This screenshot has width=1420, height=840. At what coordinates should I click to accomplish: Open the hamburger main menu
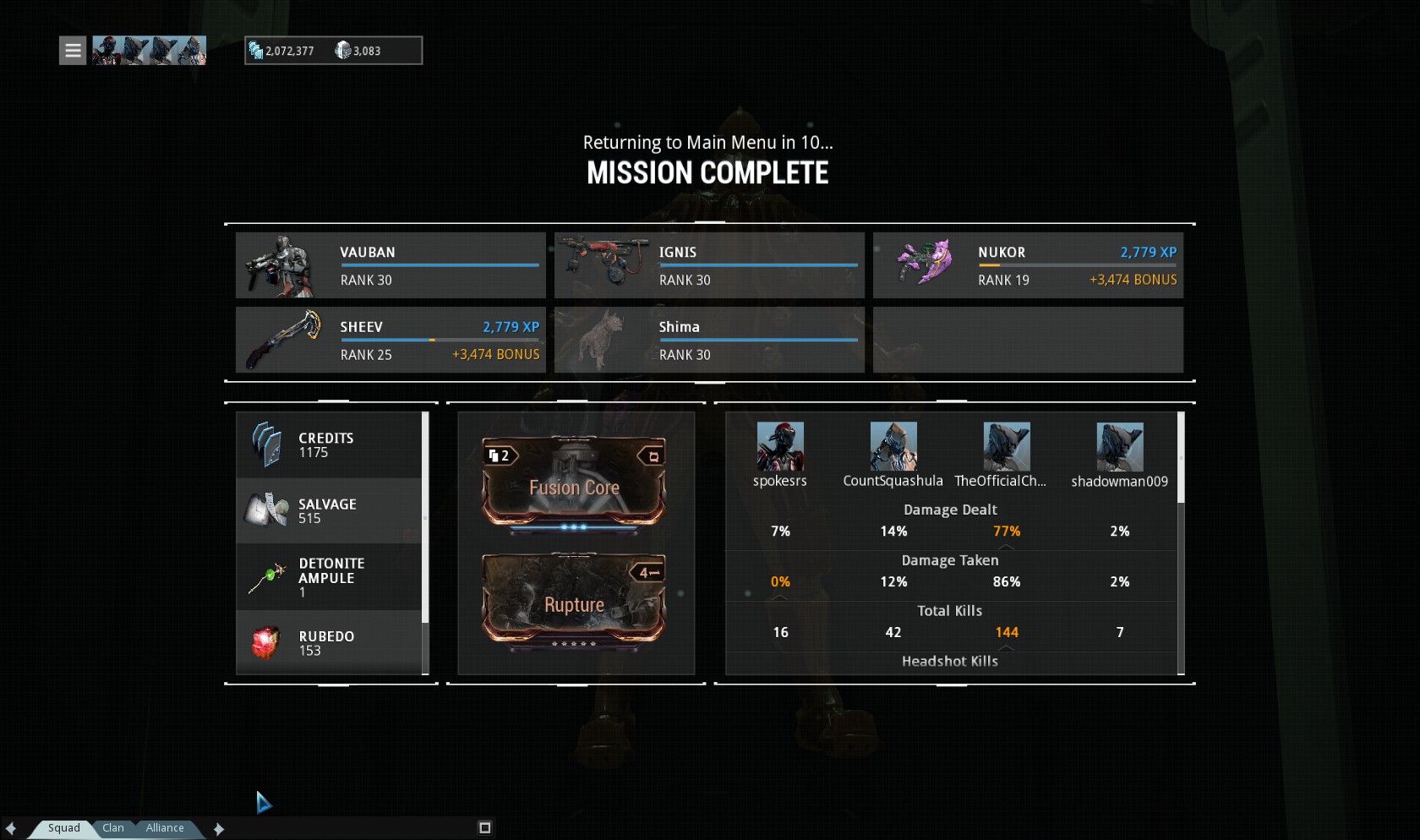(73, 51)
